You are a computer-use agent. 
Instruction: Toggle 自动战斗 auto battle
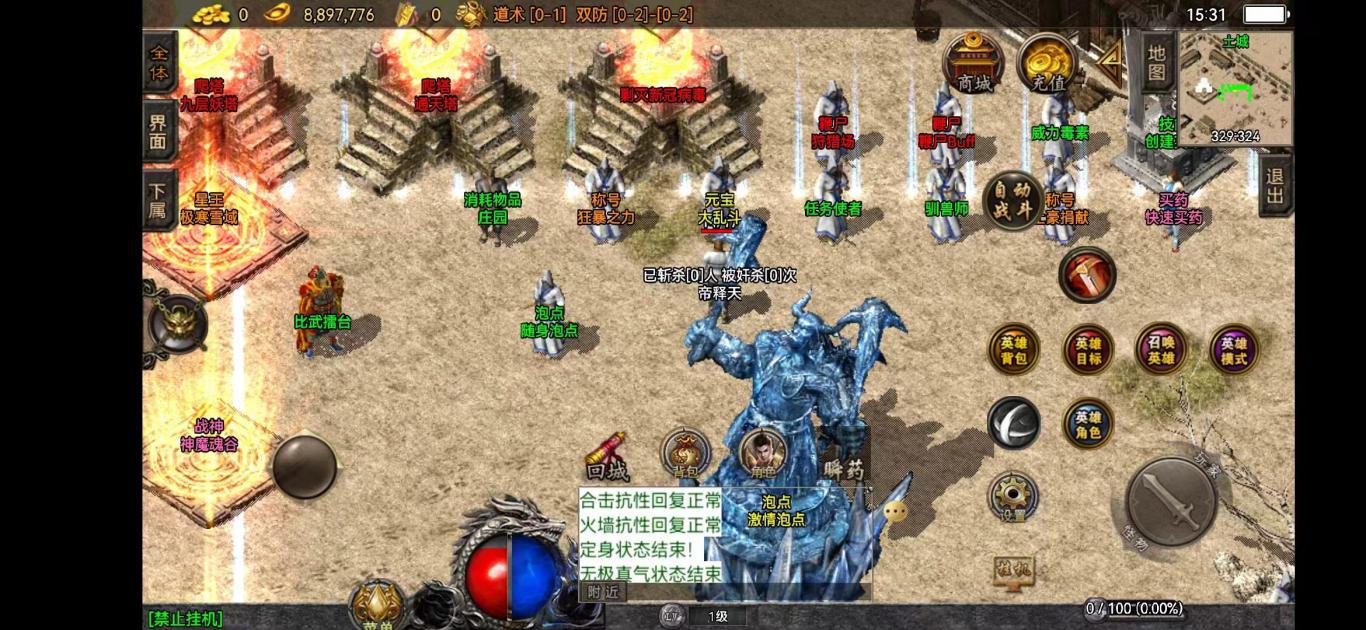(1013, 200)
